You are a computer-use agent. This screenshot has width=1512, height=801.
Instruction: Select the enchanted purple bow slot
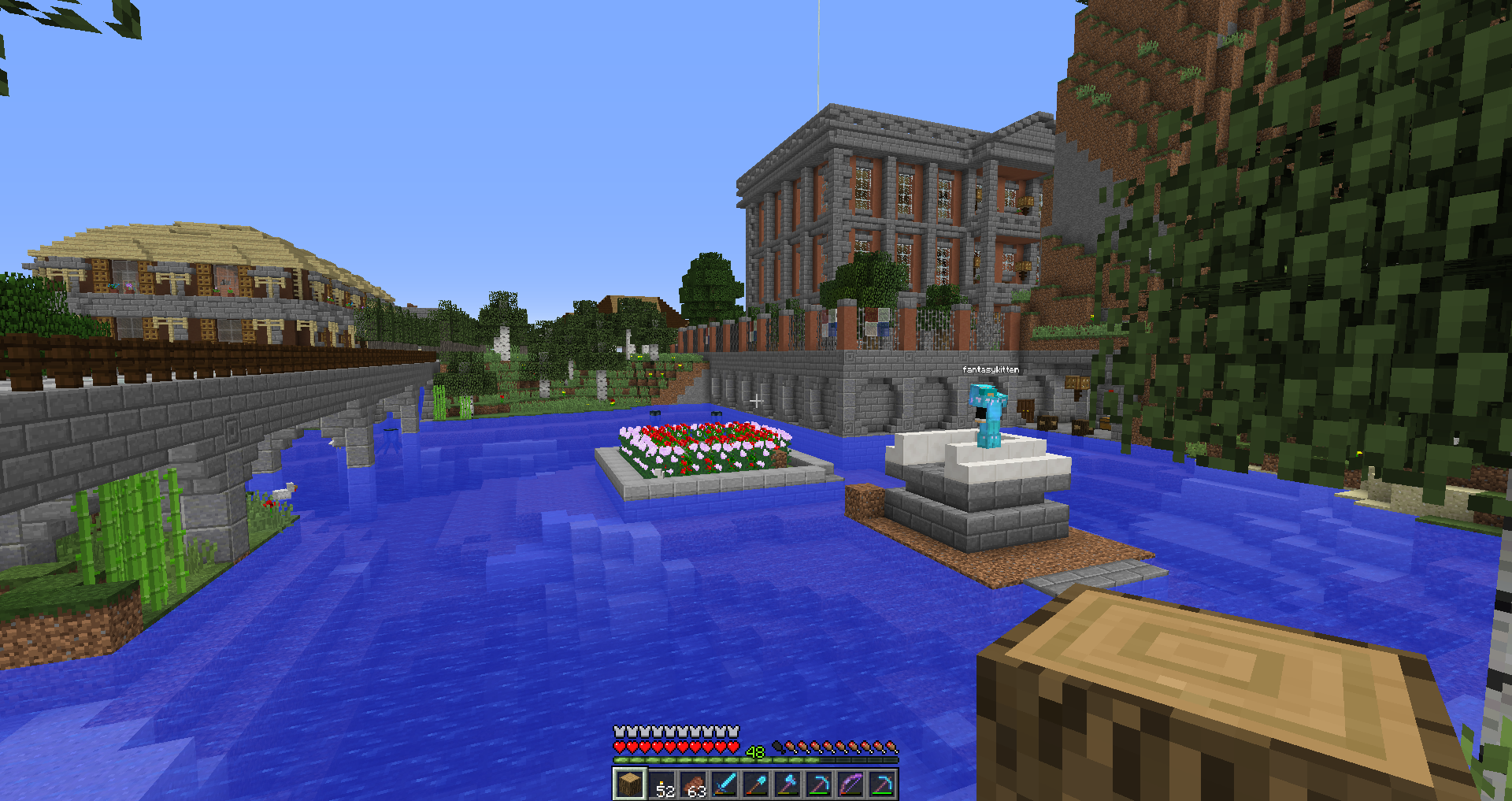(x=850, y=784)
